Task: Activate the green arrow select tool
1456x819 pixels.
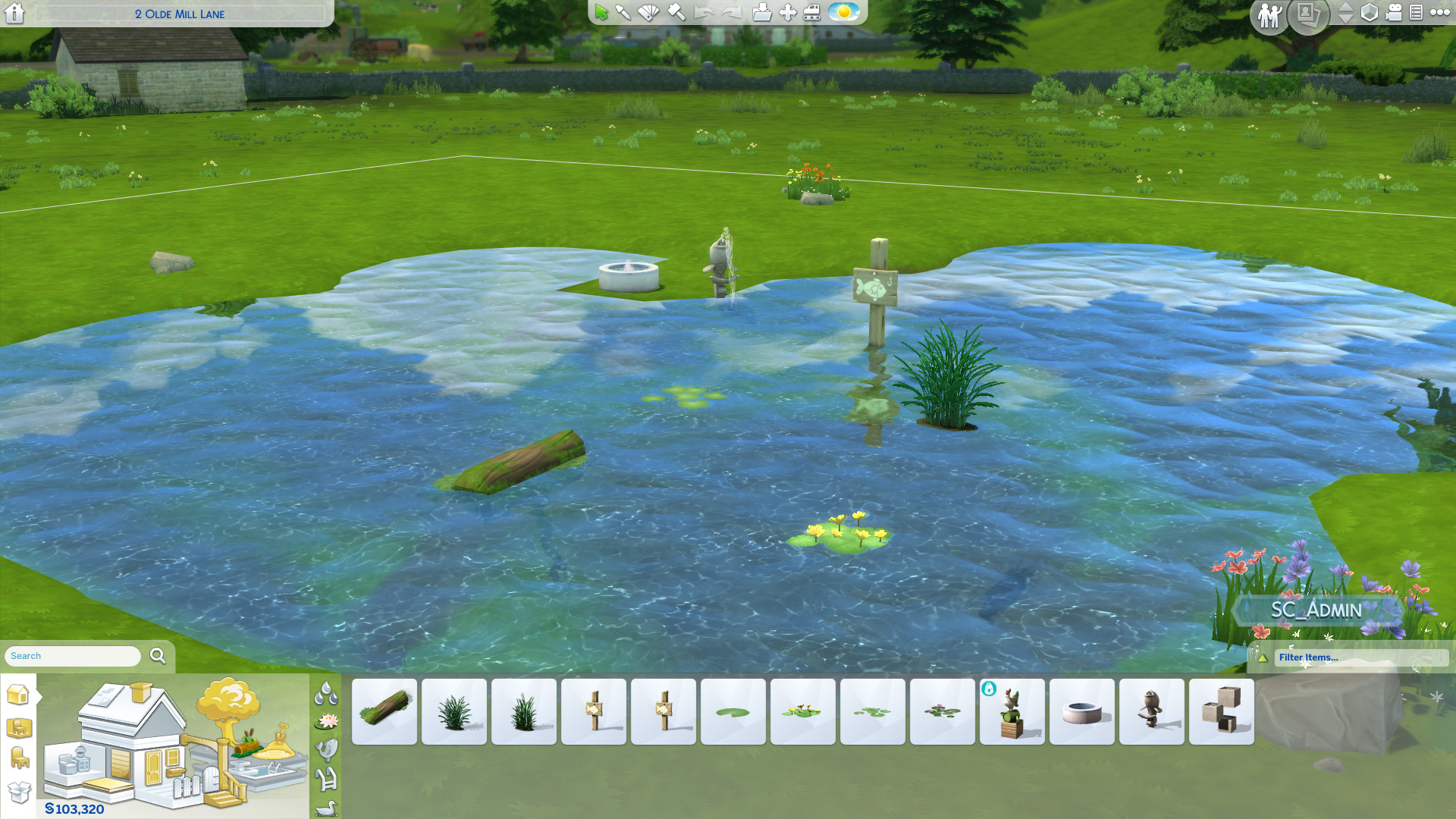Action: coord(601,12)
